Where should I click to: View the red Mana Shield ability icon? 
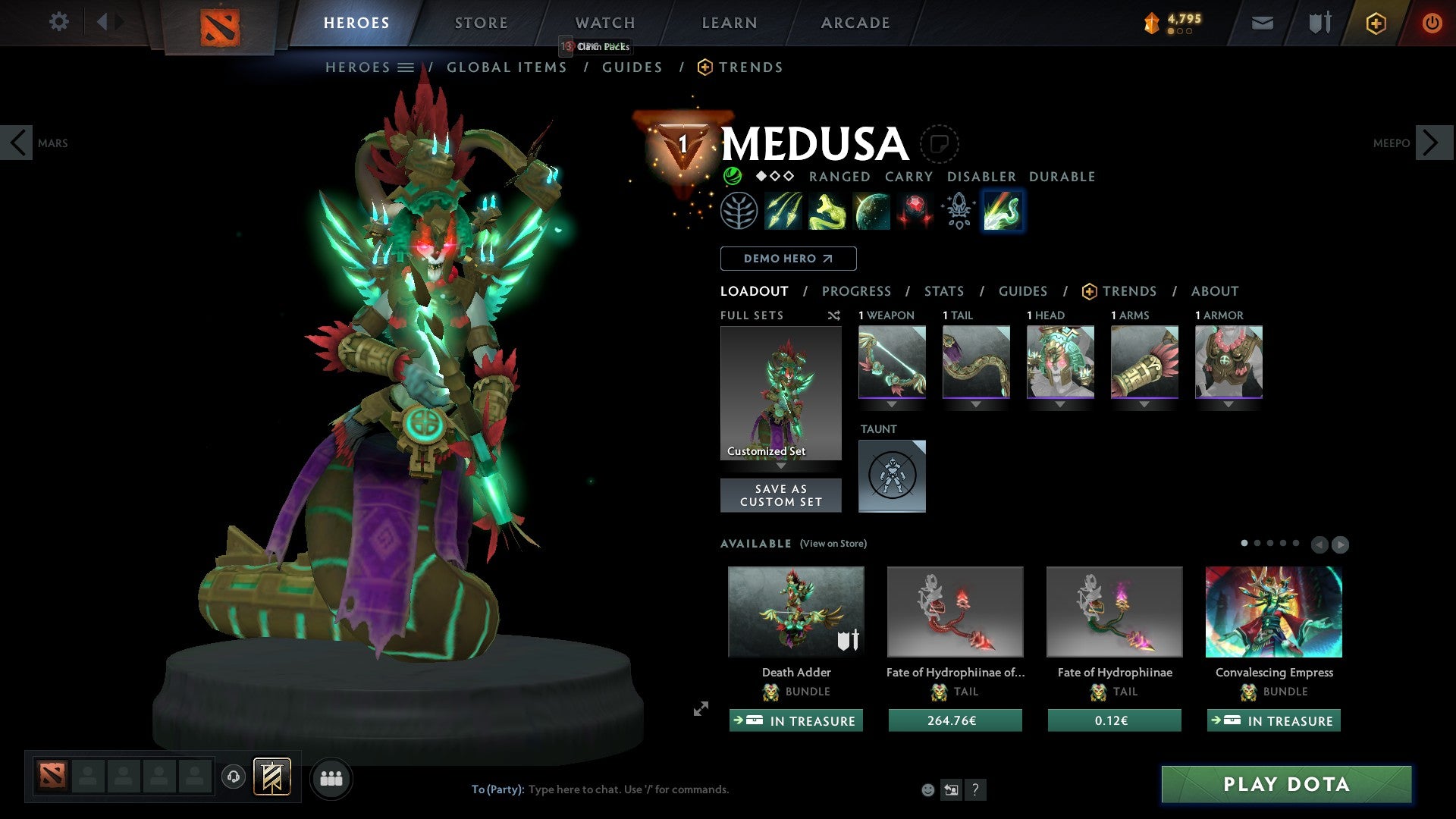tap(915, 212)
